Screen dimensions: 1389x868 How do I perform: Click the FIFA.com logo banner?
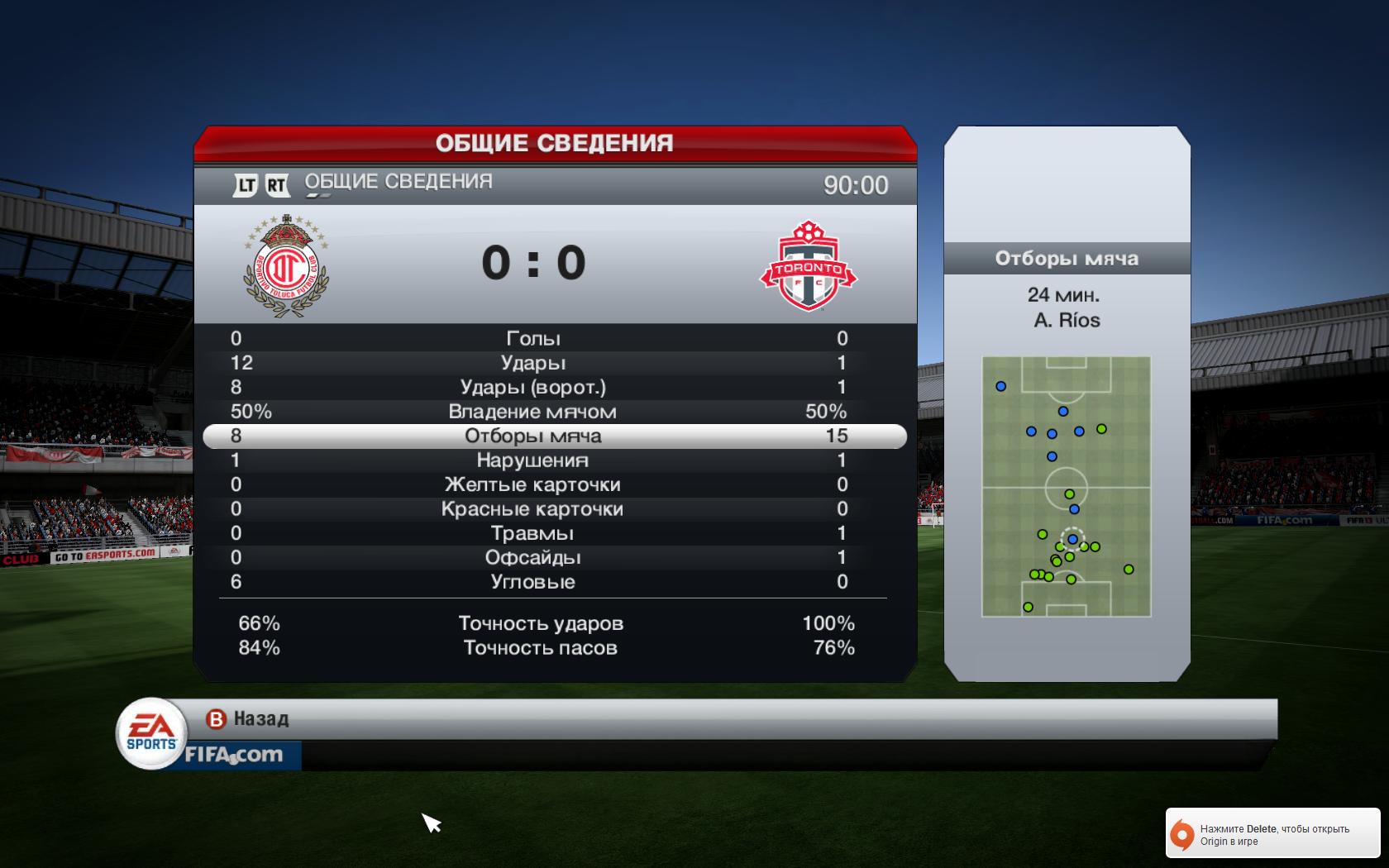pyautogui.click(x=234, y=755)
